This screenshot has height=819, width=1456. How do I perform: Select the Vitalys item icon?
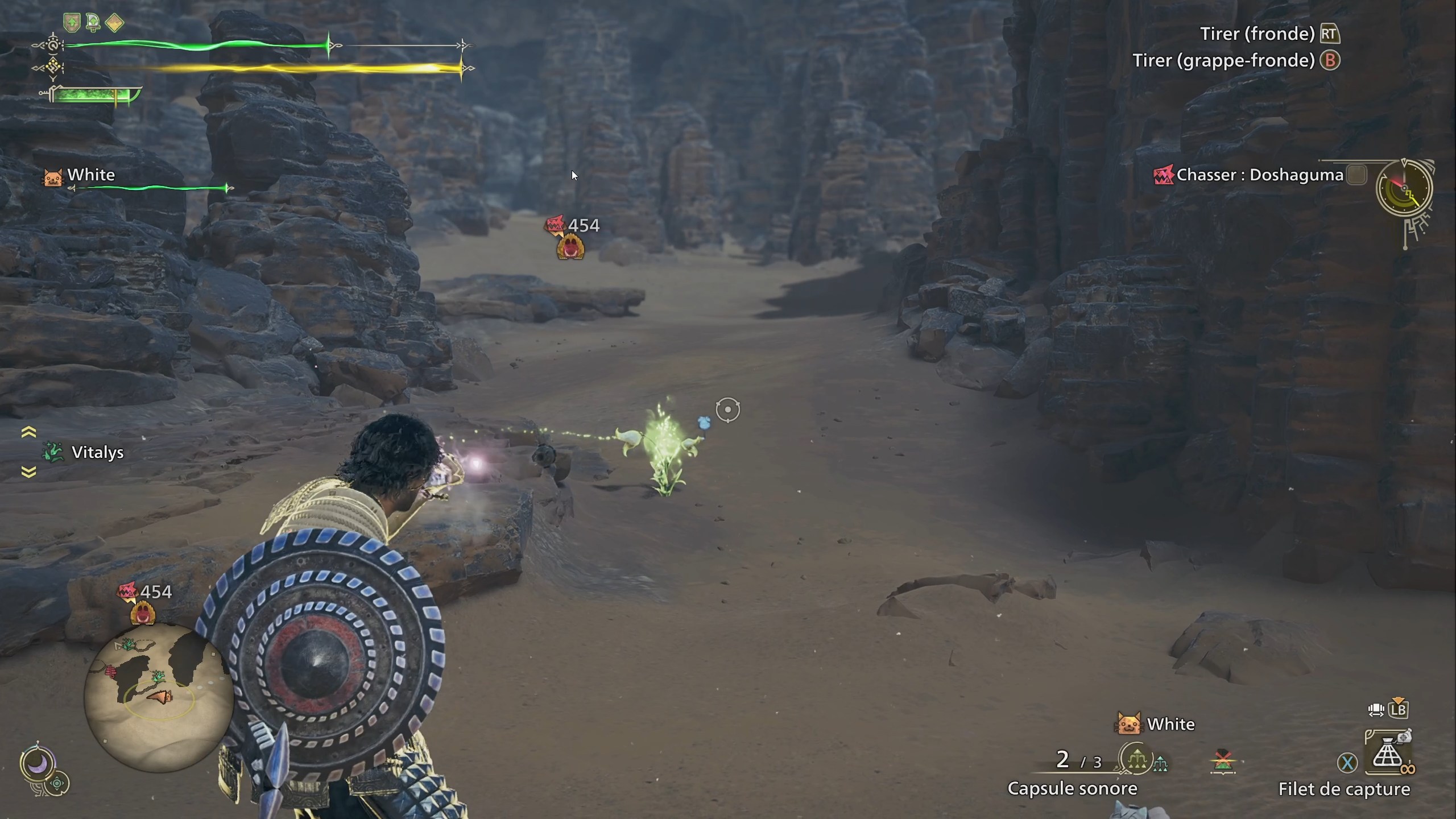[x=53, y=453]
